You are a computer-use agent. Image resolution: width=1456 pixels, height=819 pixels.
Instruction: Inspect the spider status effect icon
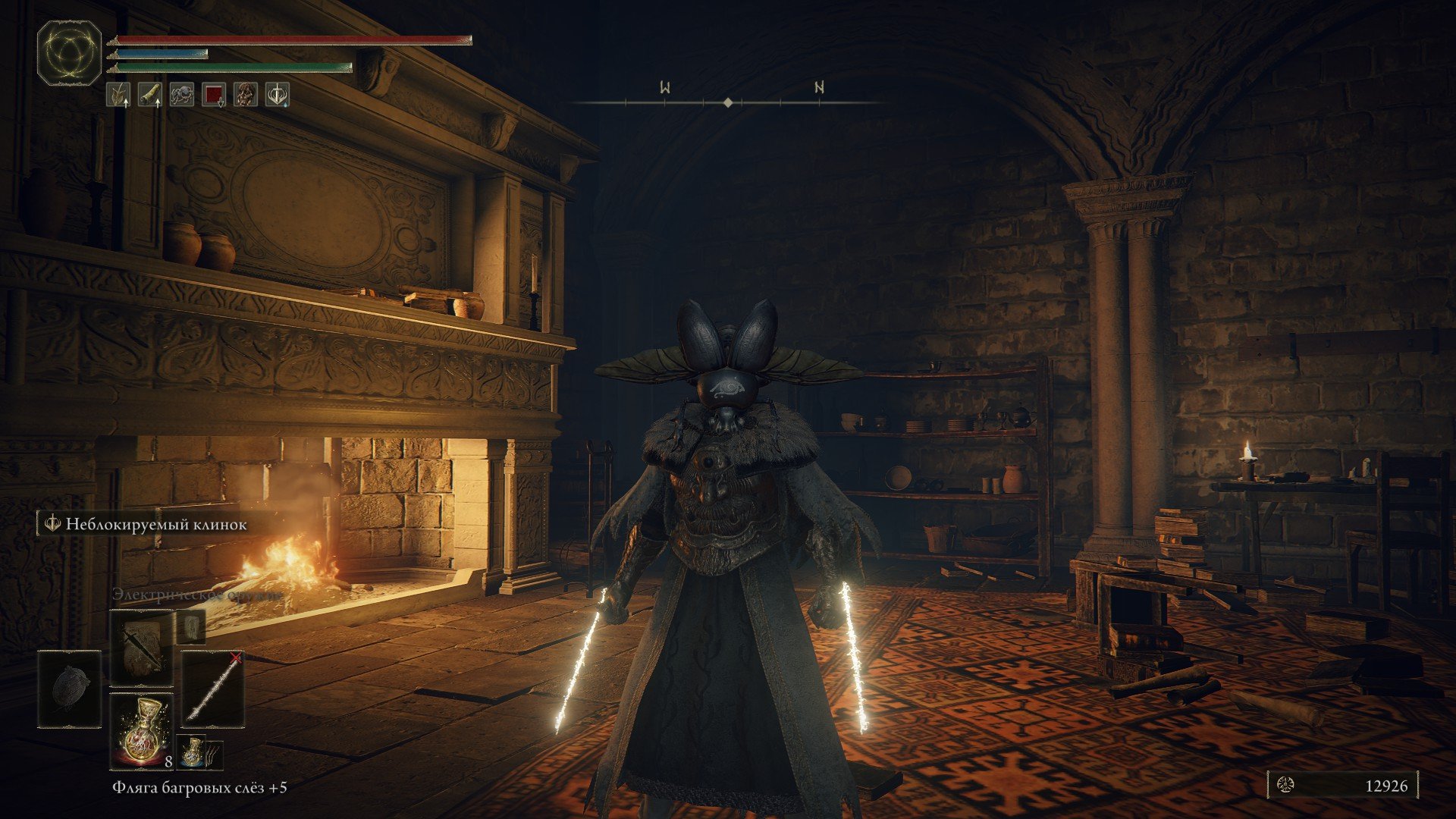tap(182, 95)
